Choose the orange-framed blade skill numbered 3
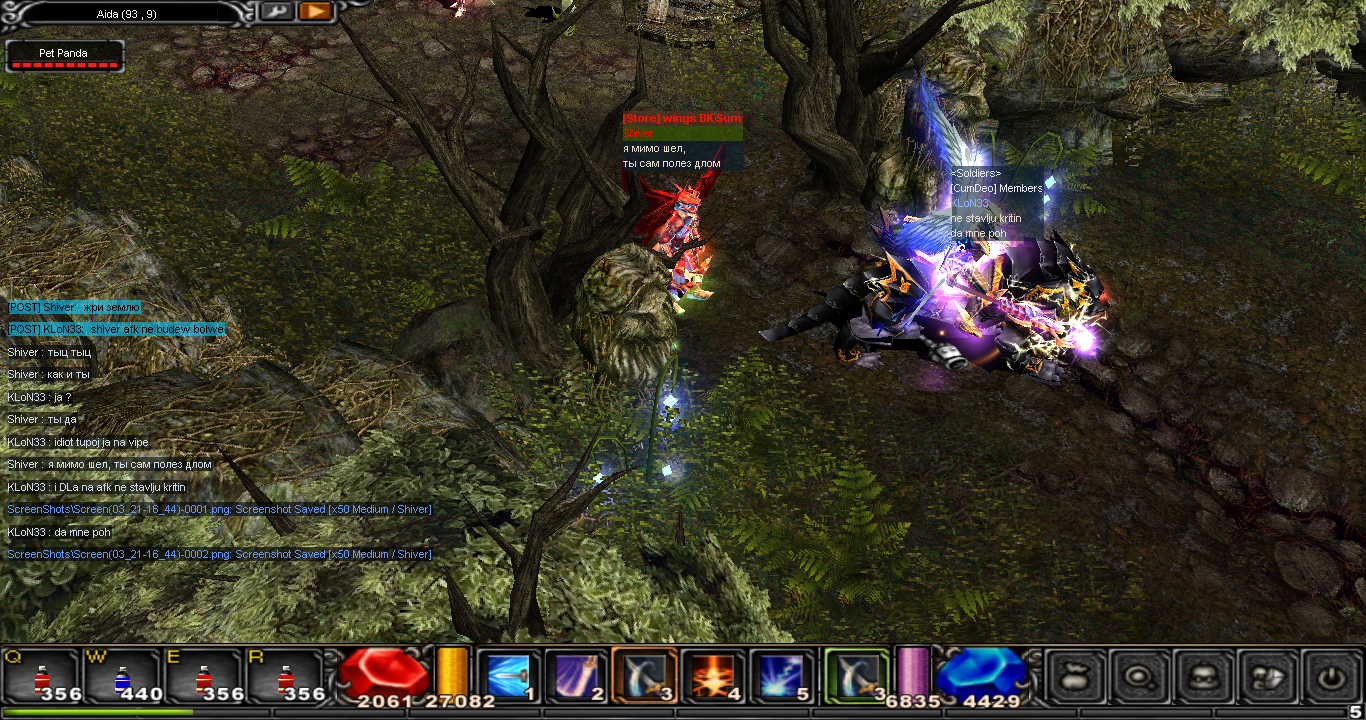Viewport: 1366px width, 720px height. click(645, 676)
